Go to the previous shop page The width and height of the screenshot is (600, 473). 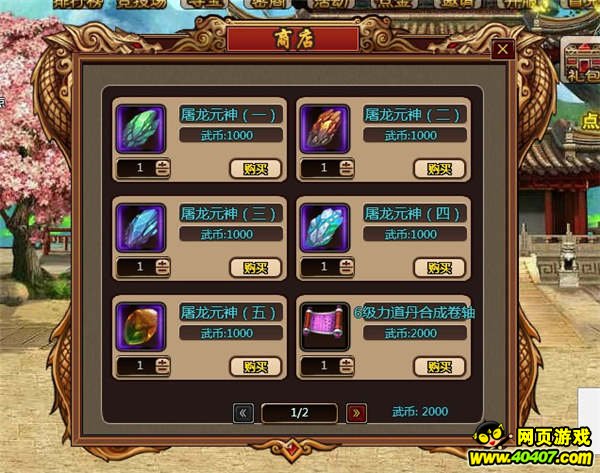coord(243,412)
